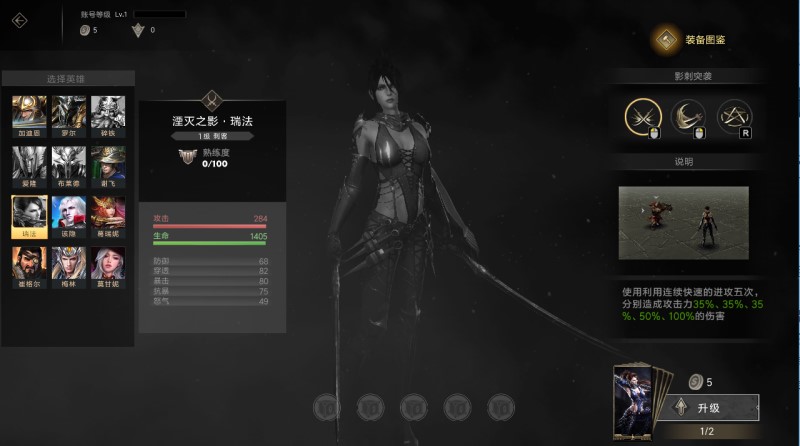
Task: Choose the white-haired hero 该隐
Action: (x=69, y=213)
